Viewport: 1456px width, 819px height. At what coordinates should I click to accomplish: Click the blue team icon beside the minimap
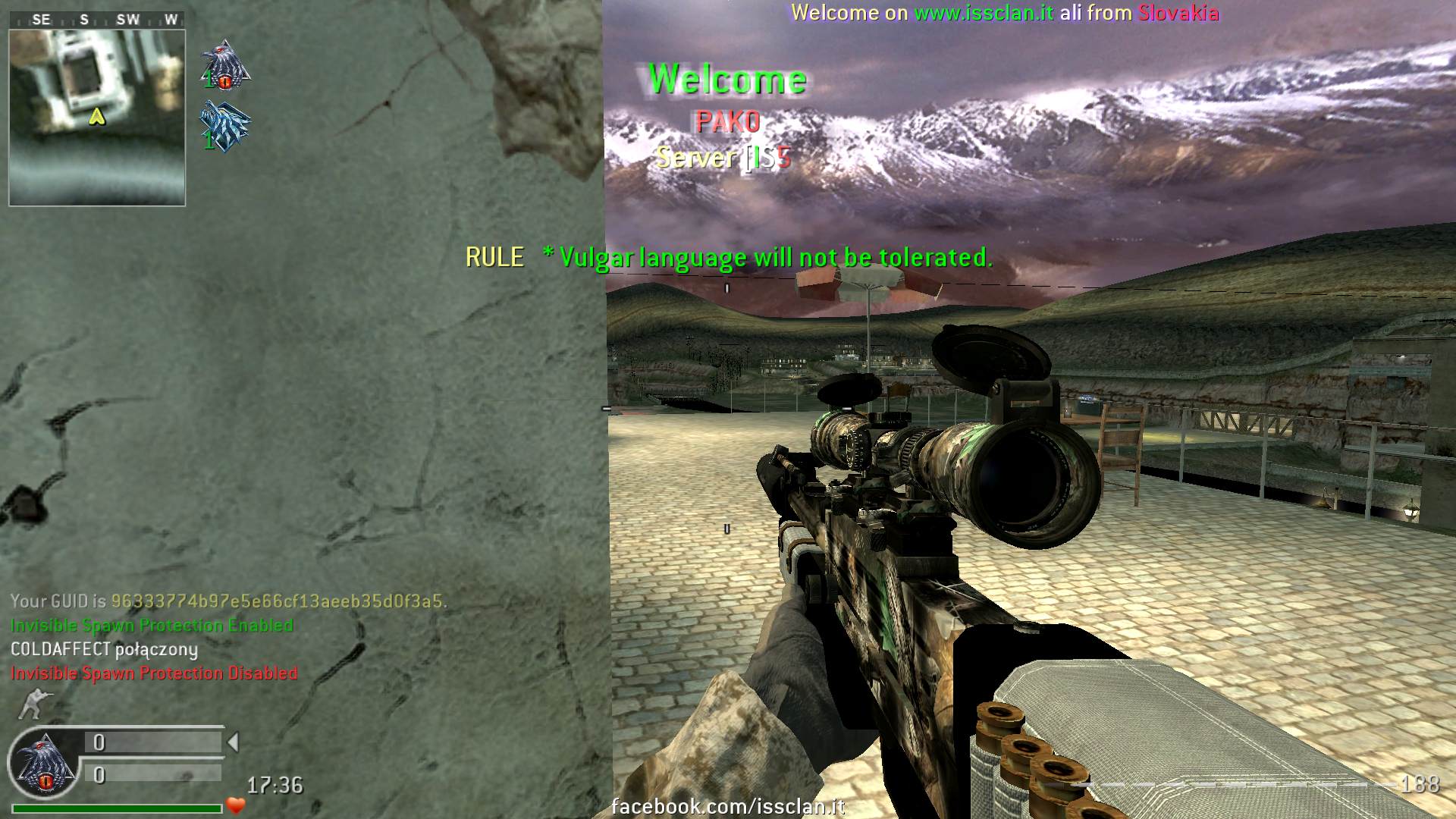pos(225,127)
